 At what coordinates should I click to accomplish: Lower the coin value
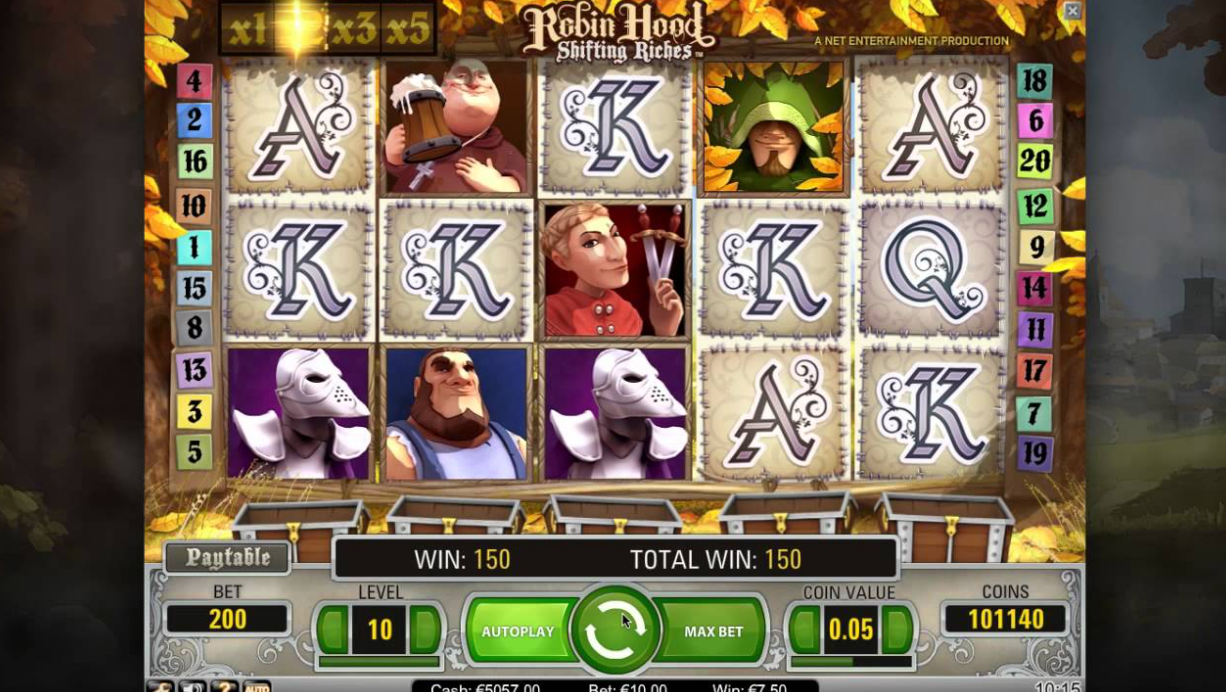coord(804,630)
